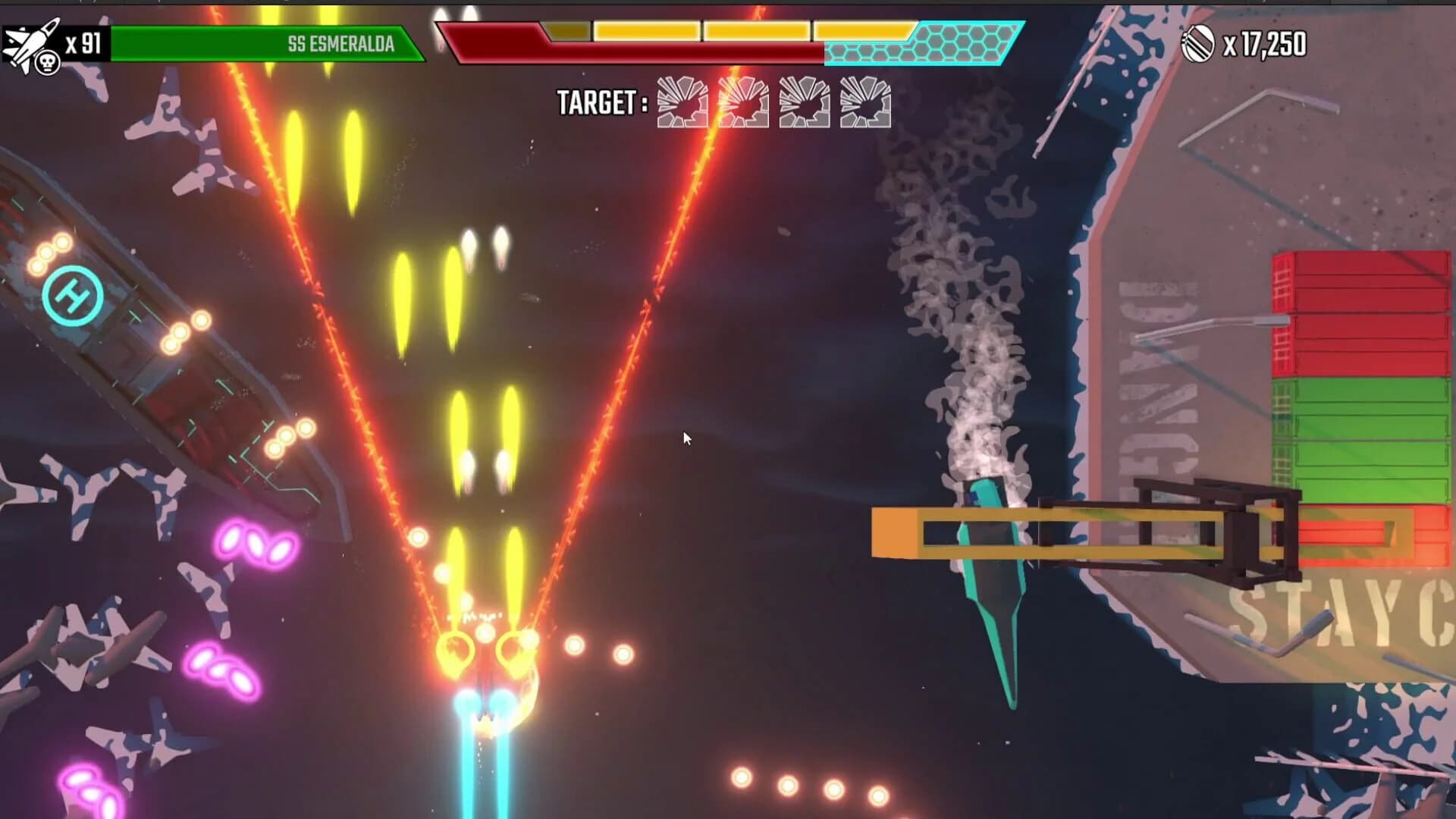
Task: Select the first shattered TARGET icon
Action: coord(682,103)
